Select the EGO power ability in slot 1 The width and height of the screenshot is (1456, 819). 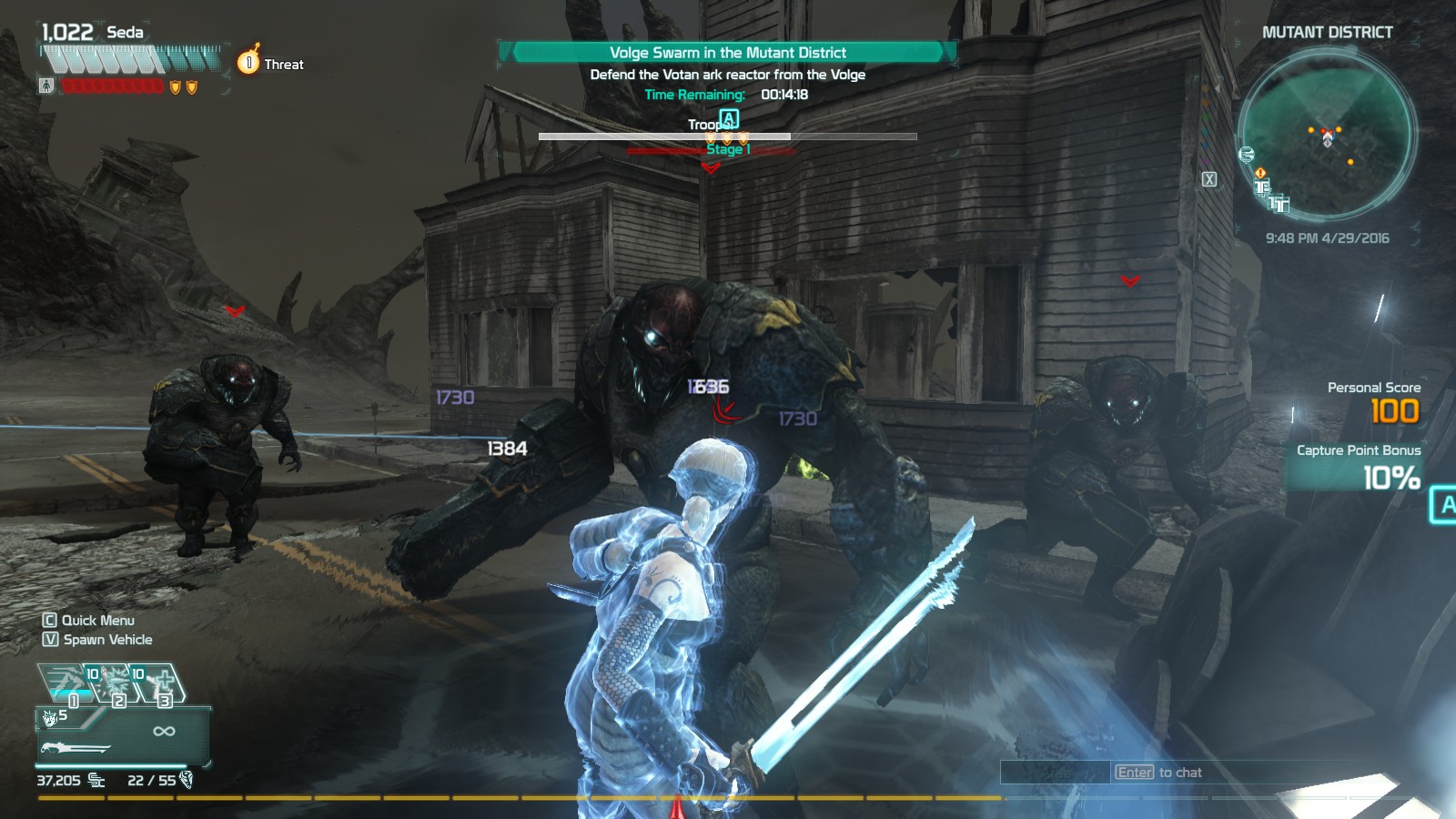[66, 682]
